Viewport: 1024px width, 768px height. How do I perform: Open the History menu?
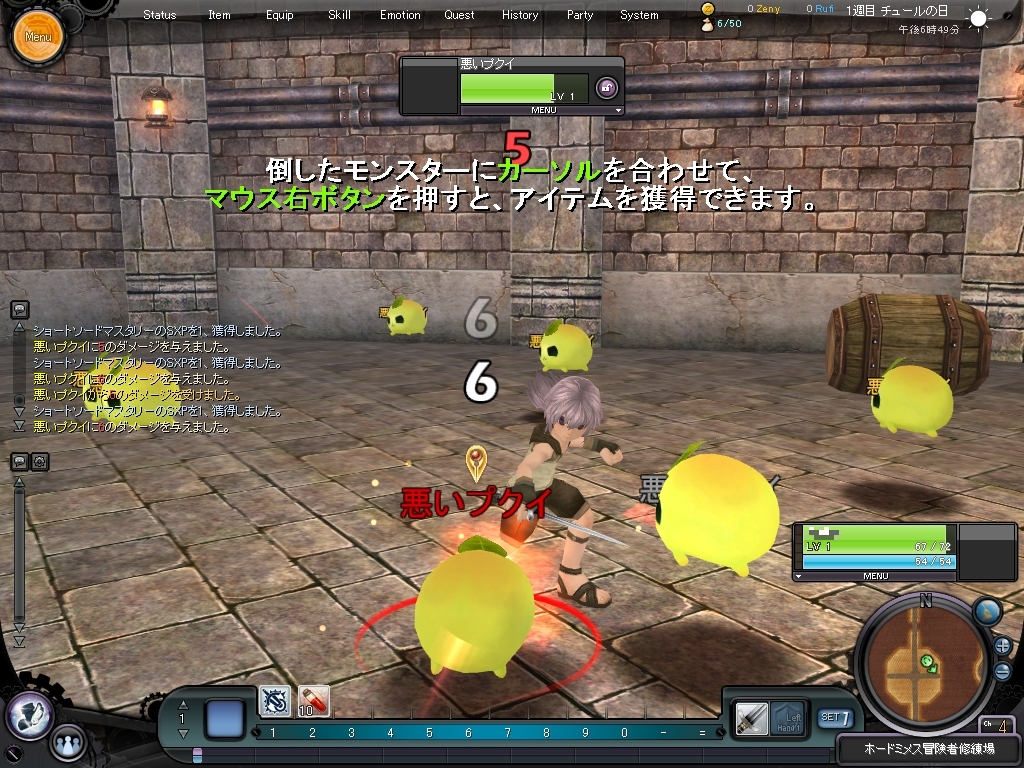pyautogui.click(x=520, y=15)
